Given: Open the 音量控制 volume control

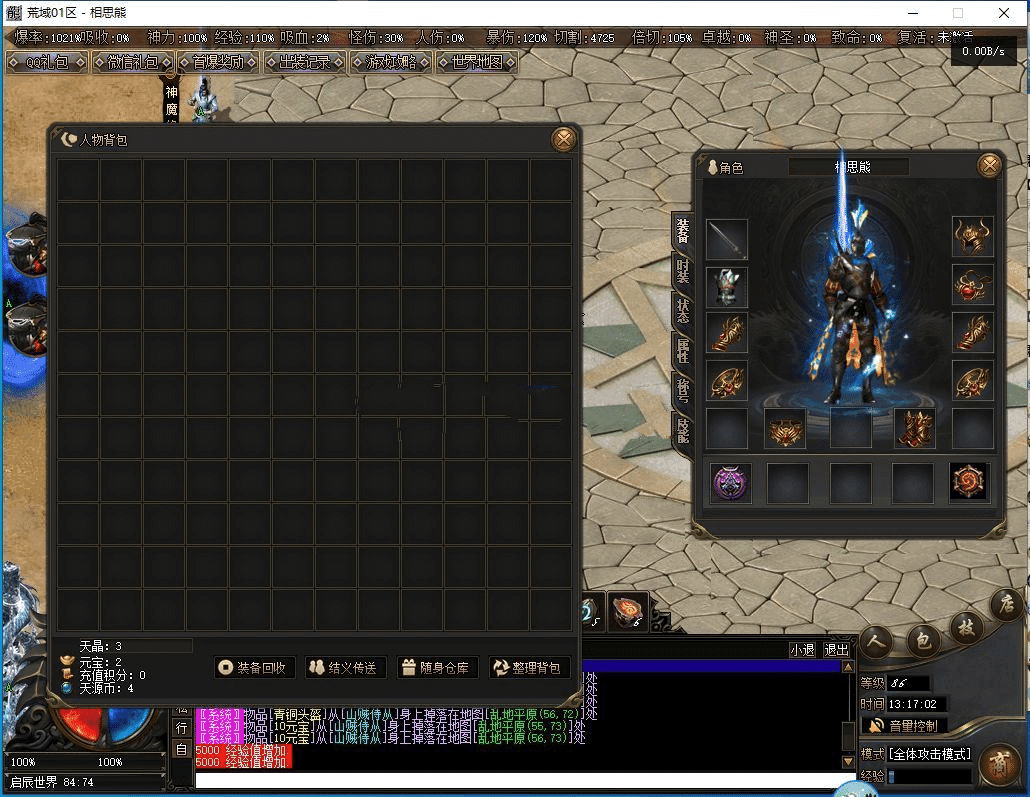Looking at the screenshot, I should 904,725.
